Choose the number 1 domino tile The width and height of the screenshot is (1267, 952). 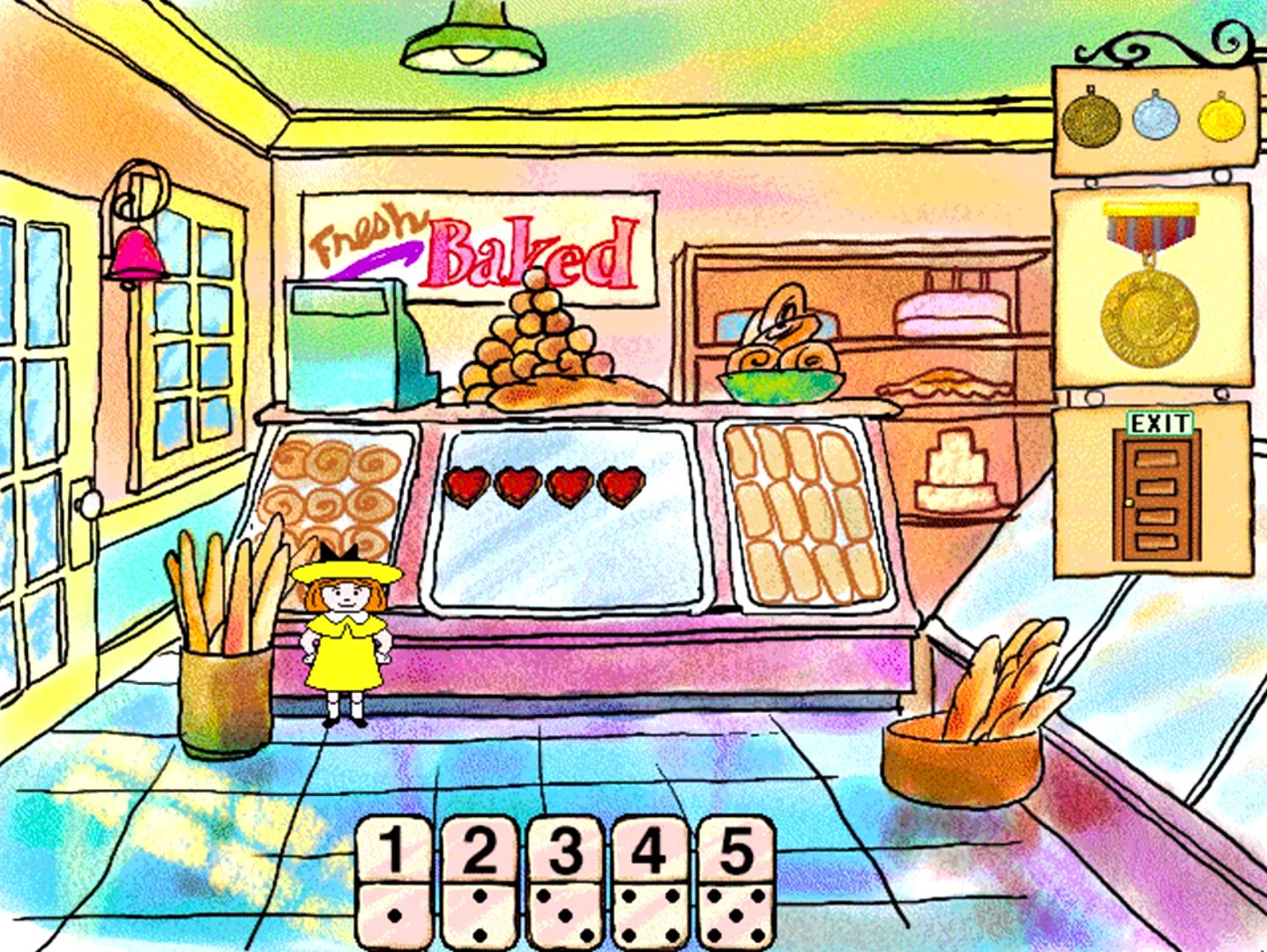click(x=393, y=881)
